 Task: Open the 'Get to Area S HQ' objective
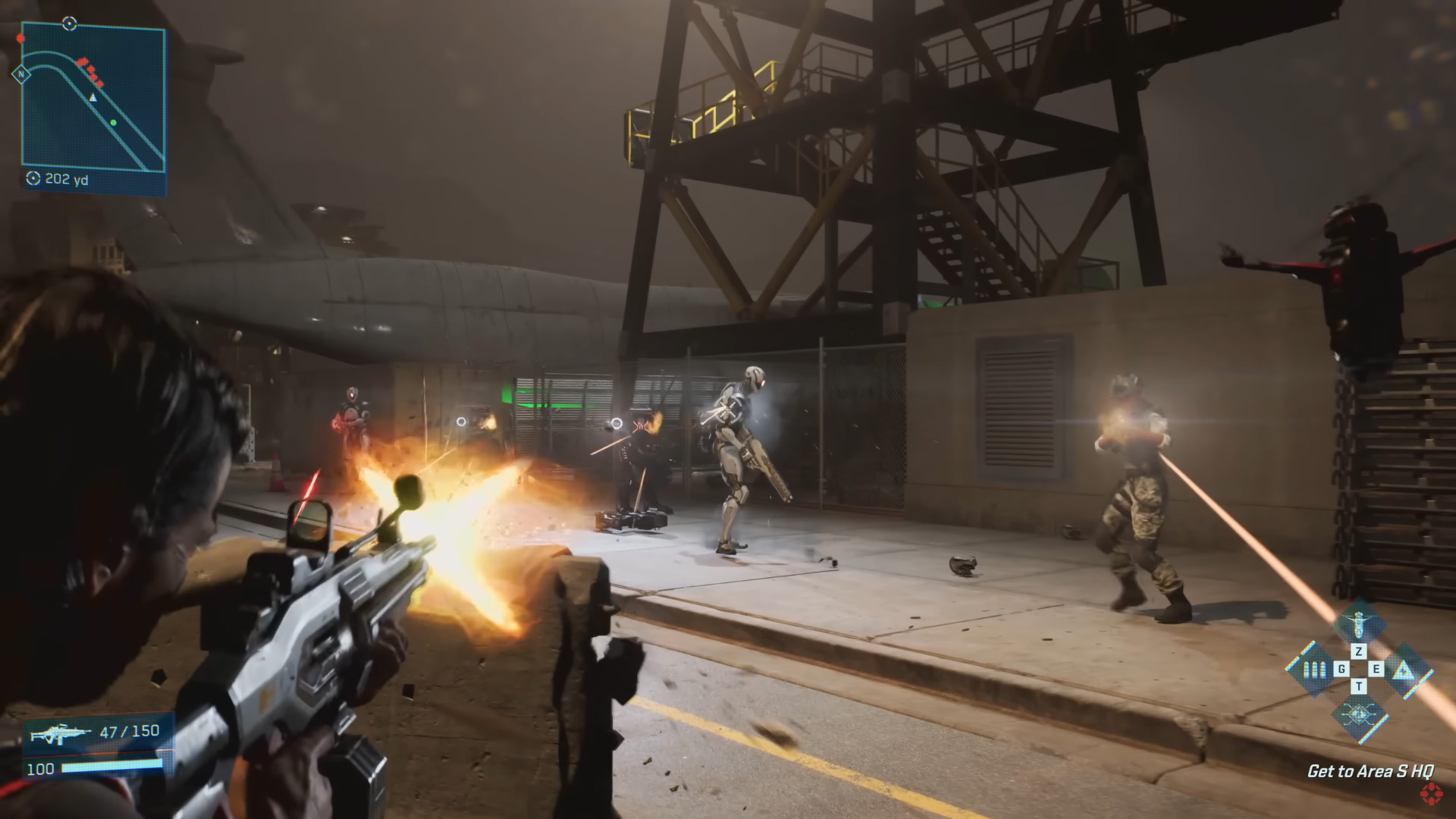click(1370, 771)
